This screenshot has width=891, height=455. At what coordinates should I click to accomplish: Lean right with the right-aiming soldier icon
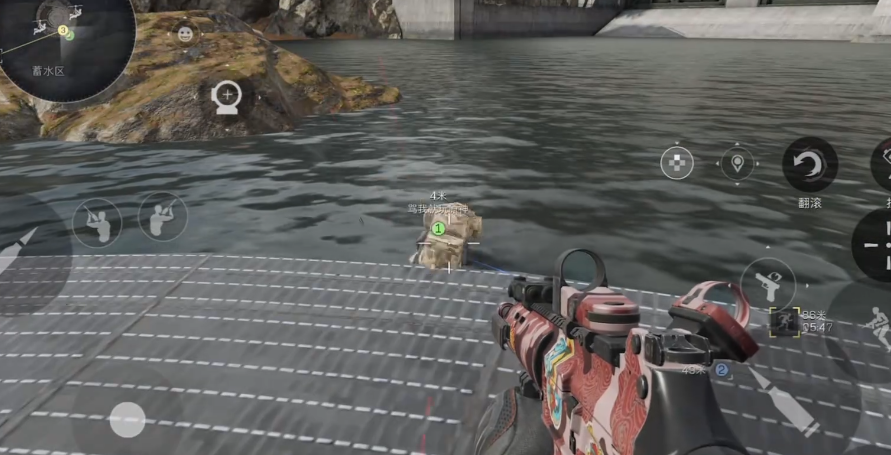[162, 216]
